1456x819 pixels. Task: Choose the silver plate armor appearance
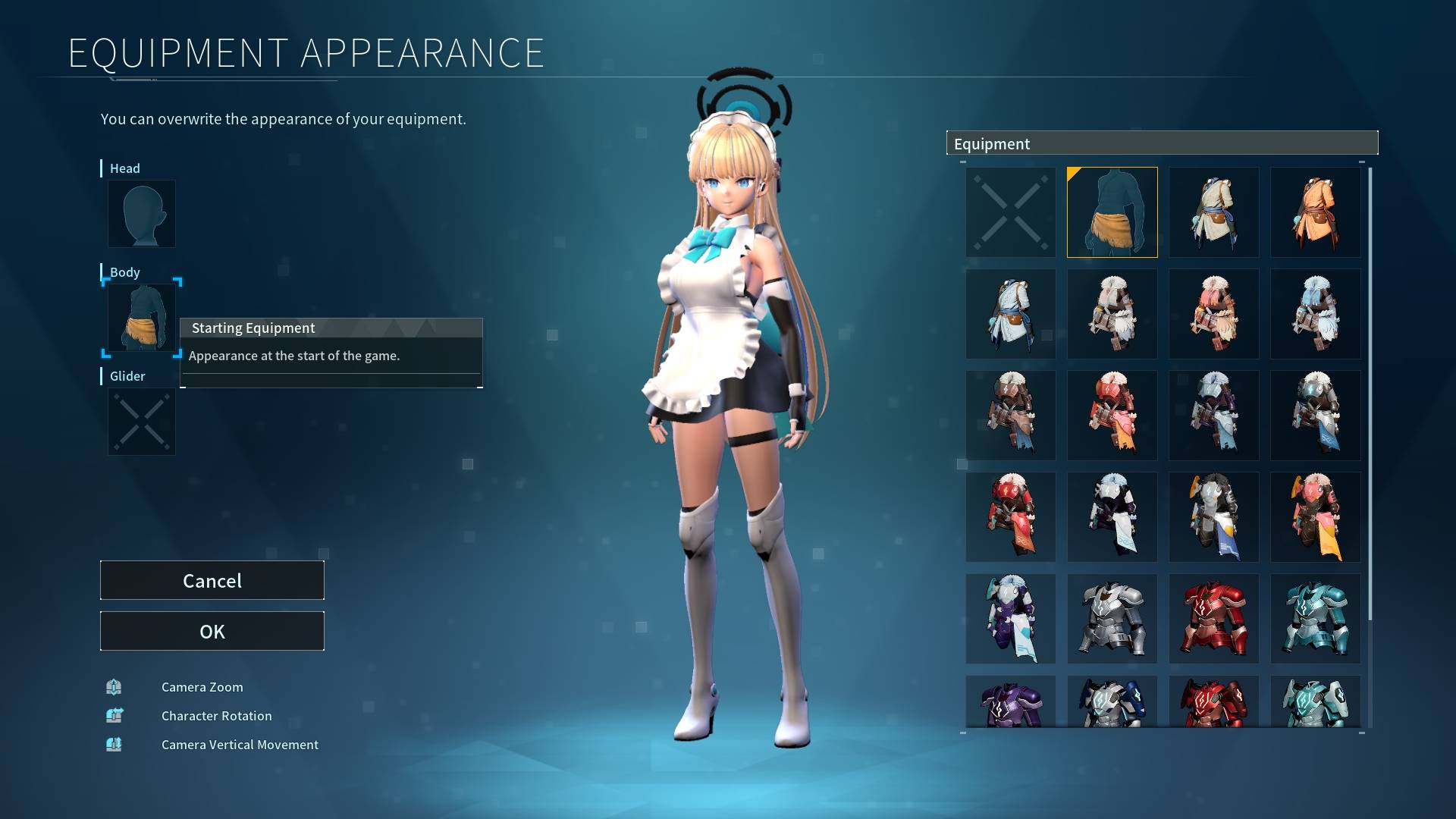coord(1112,618)
